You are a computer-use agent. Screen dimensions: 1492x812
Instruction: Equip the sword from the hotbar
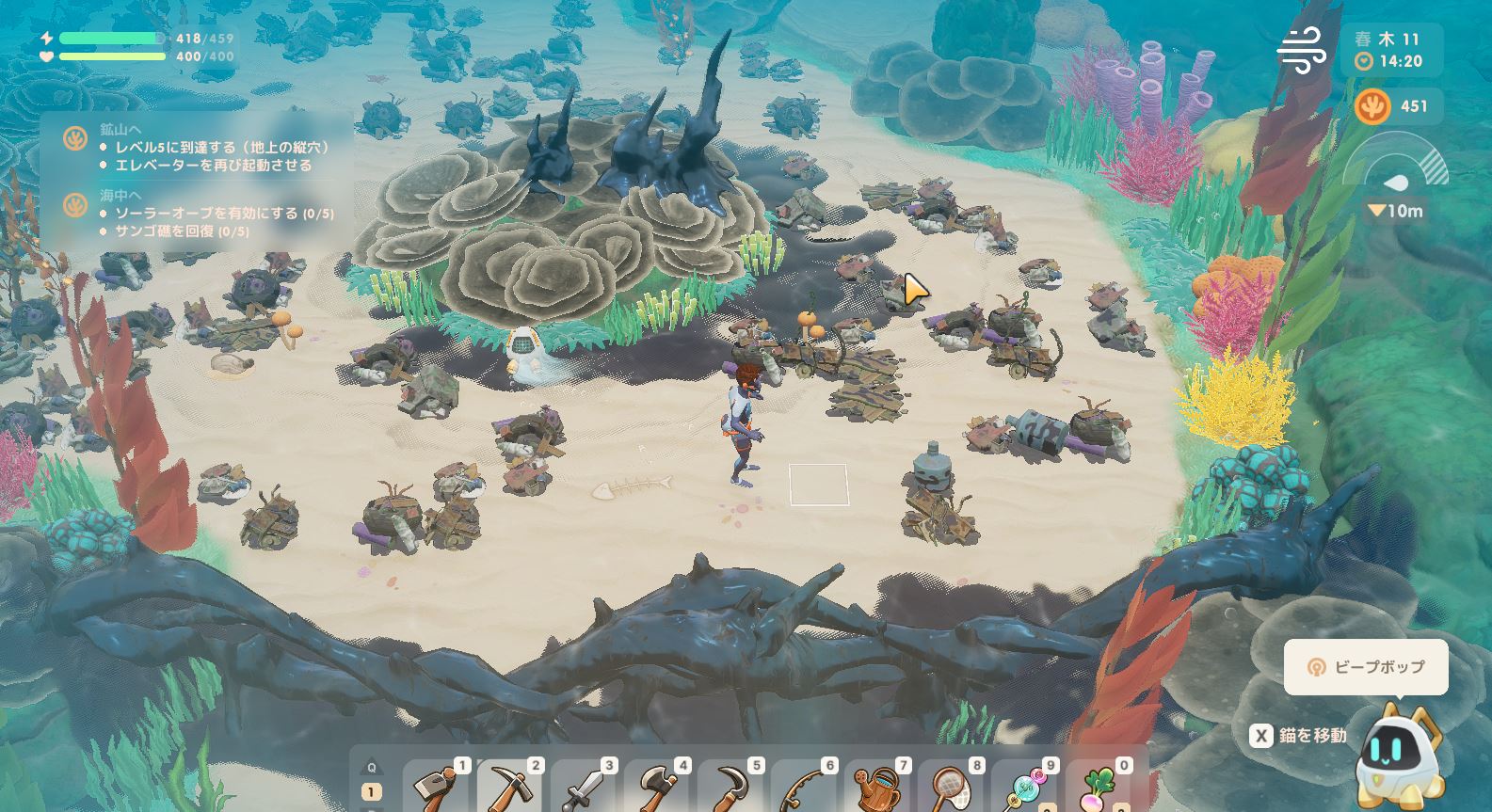coord(586,787)
